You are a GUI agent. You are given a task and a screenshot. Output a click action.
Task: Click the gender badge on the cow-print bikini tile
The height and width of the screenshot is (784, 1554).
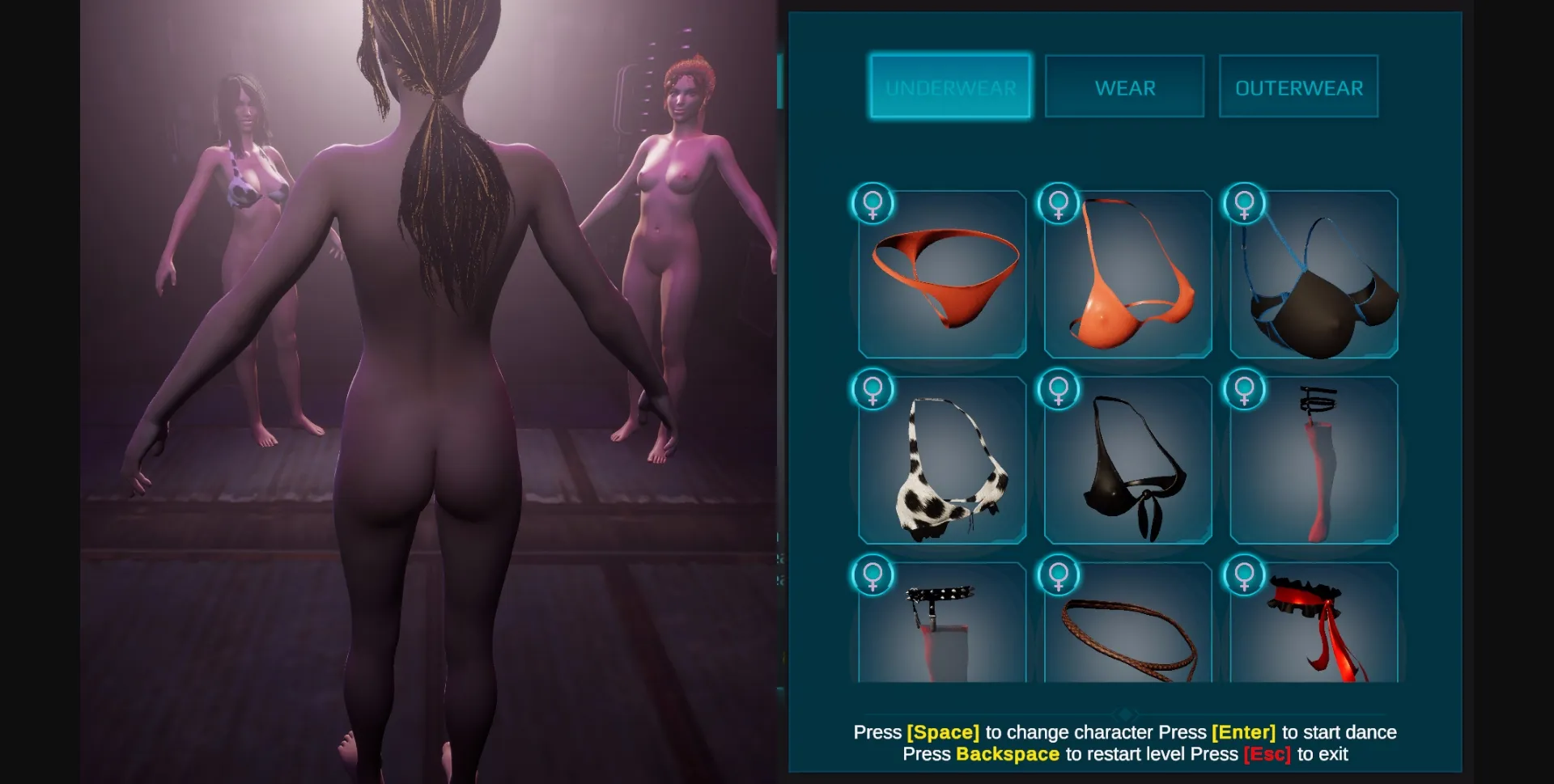coord(873,388)
